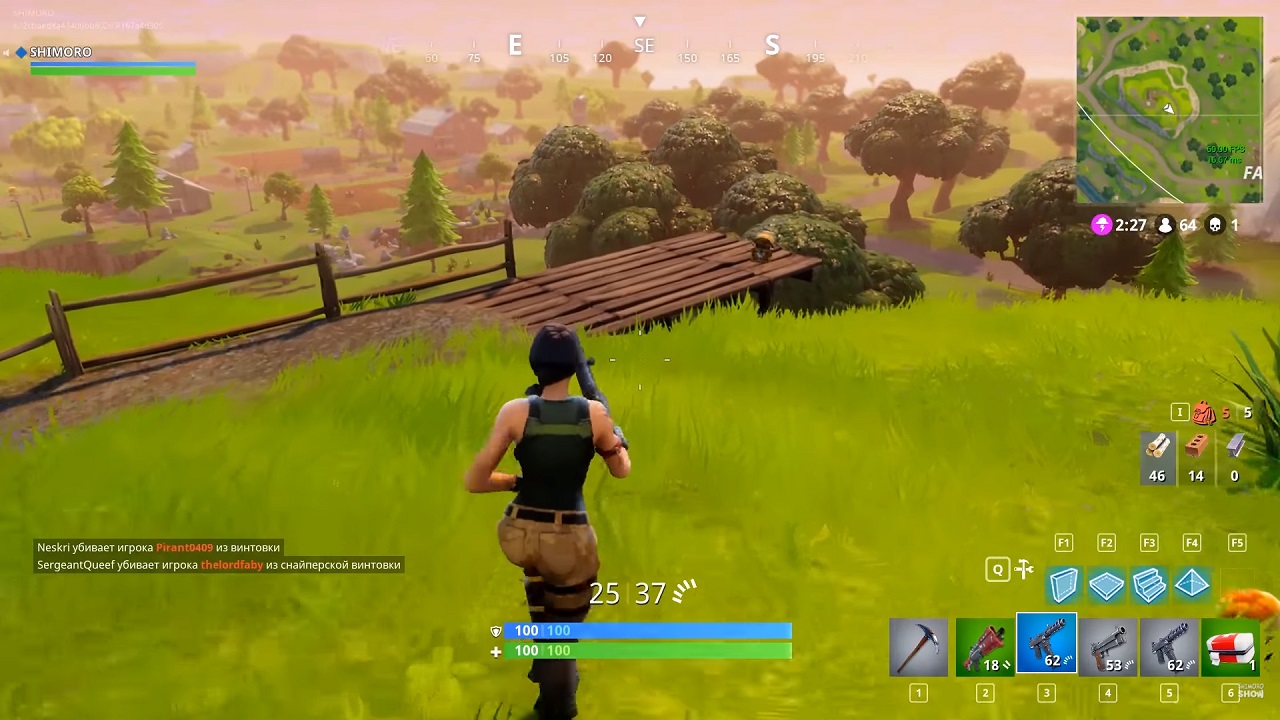Select the Floor build piece

tap(1107, 585)
